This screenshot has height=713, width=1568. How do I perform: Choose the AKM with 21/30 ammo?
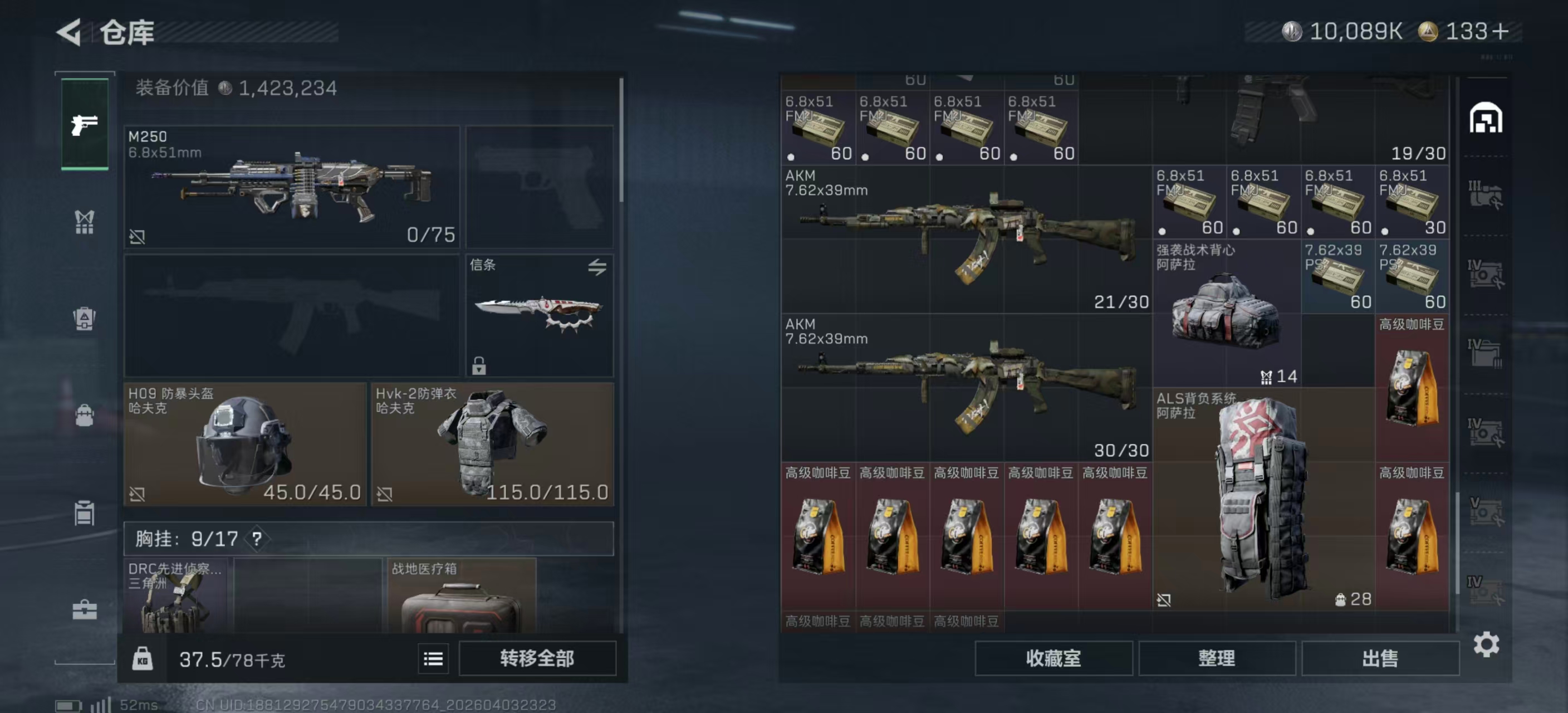pos(966,240)
